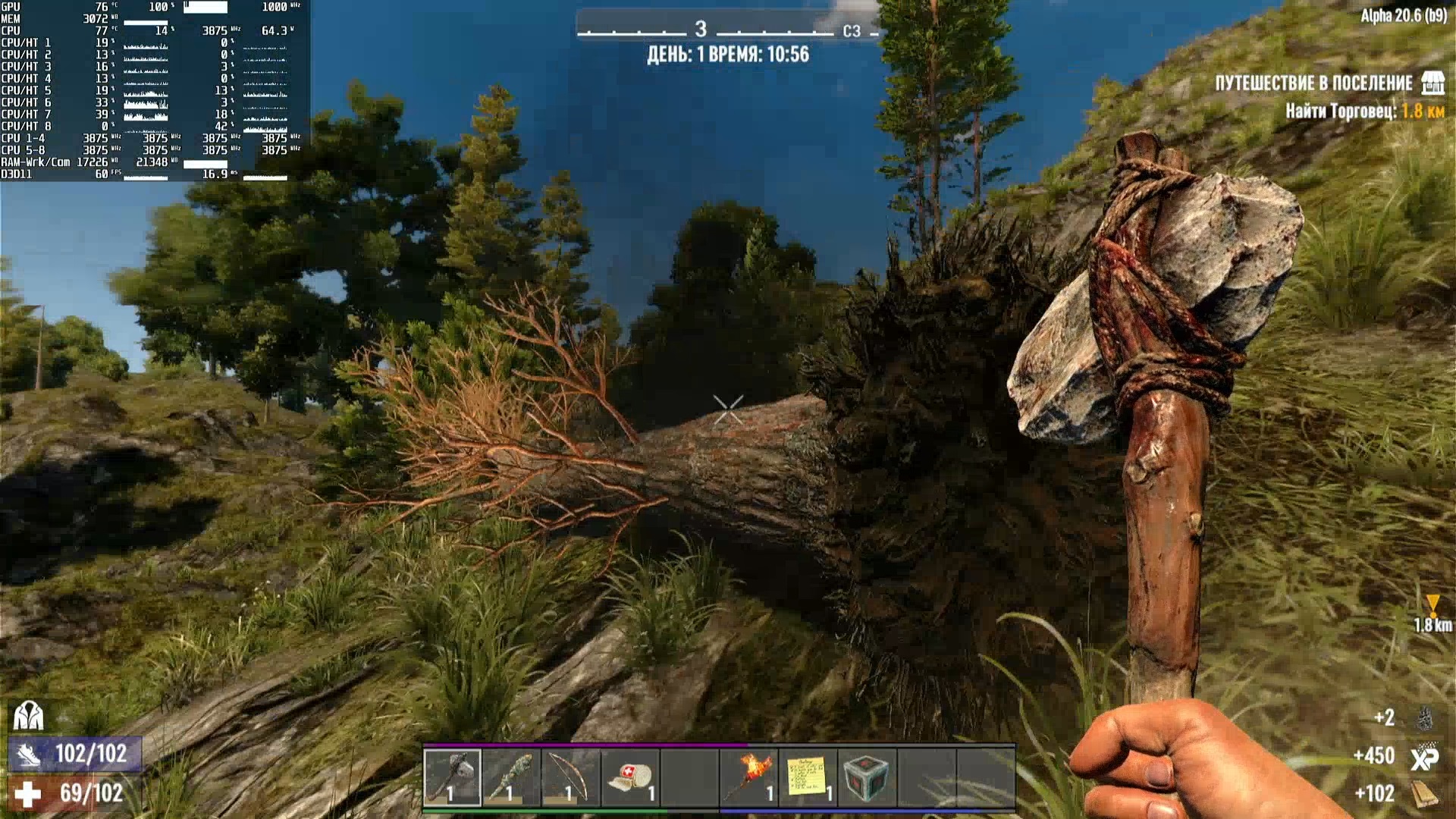The width and height of the screenshot is (1456, 819).
Task: Click the trader settlement quest icon
Action: (x=1432, y=83)
